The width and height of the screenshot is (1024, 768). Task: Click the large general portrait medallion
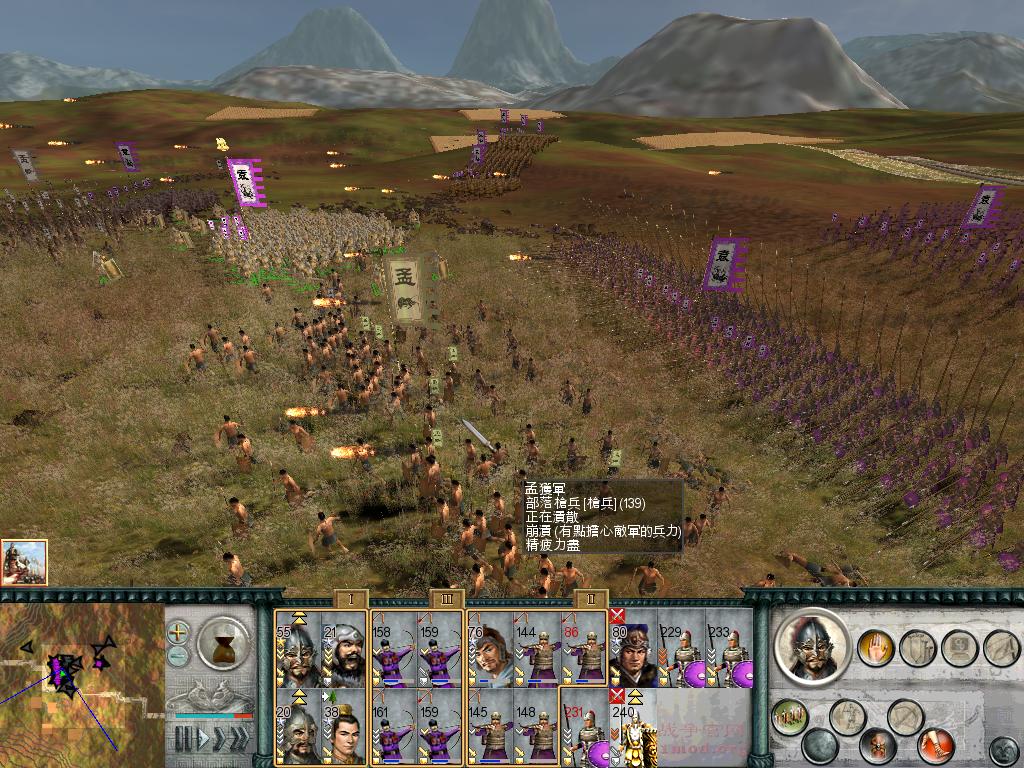(811, 646)
